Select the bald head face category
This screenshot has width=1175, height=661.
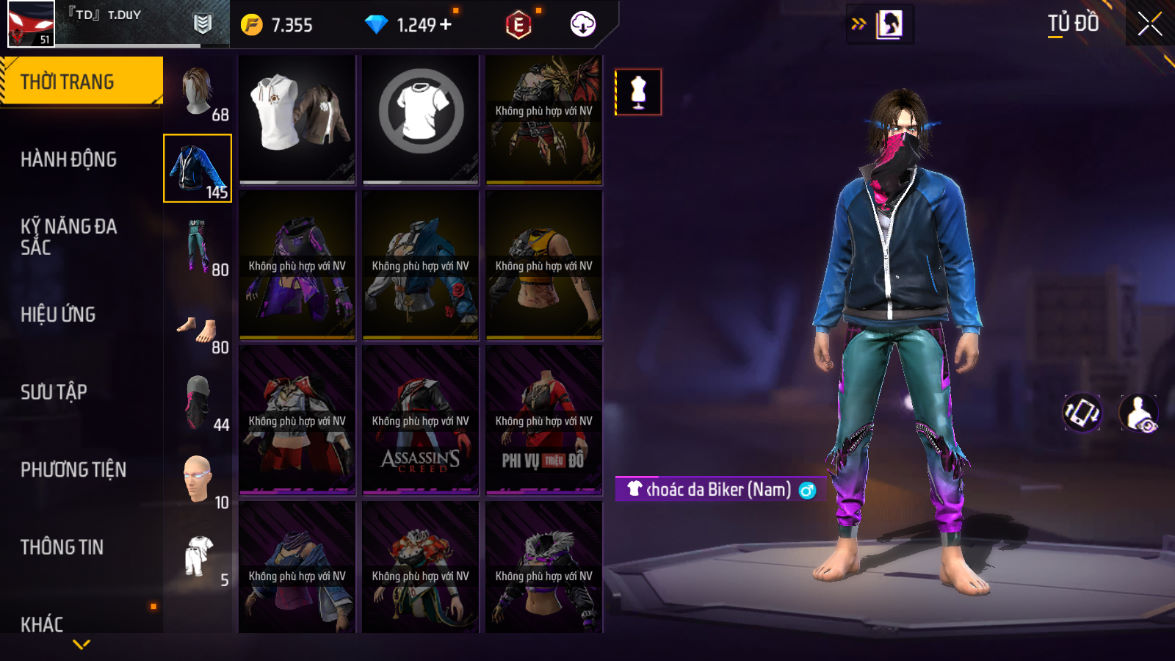198,480
